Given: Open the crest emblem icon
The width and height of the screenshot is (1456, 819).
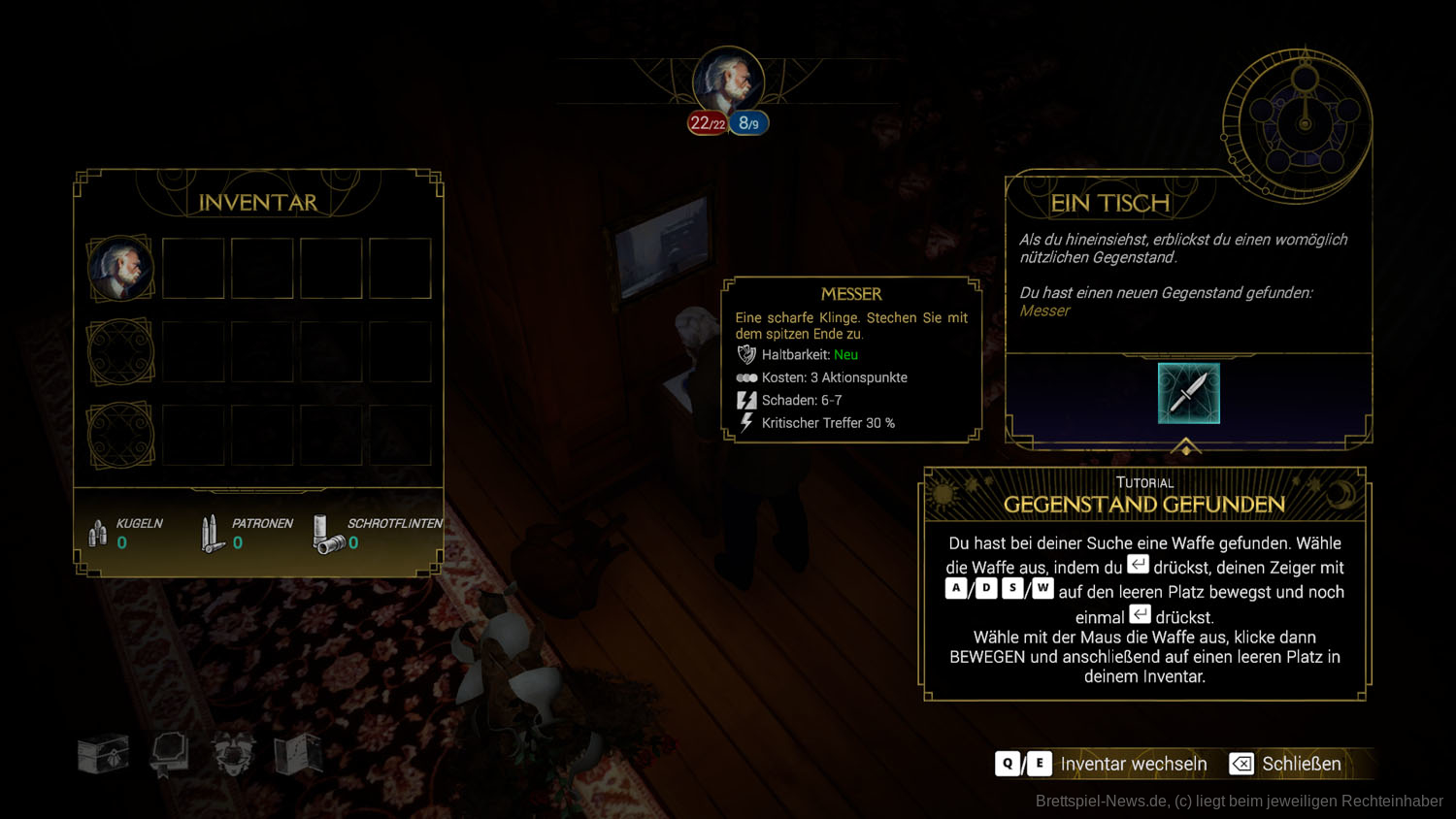Looking at the screenshot, I should pos(233,754).
